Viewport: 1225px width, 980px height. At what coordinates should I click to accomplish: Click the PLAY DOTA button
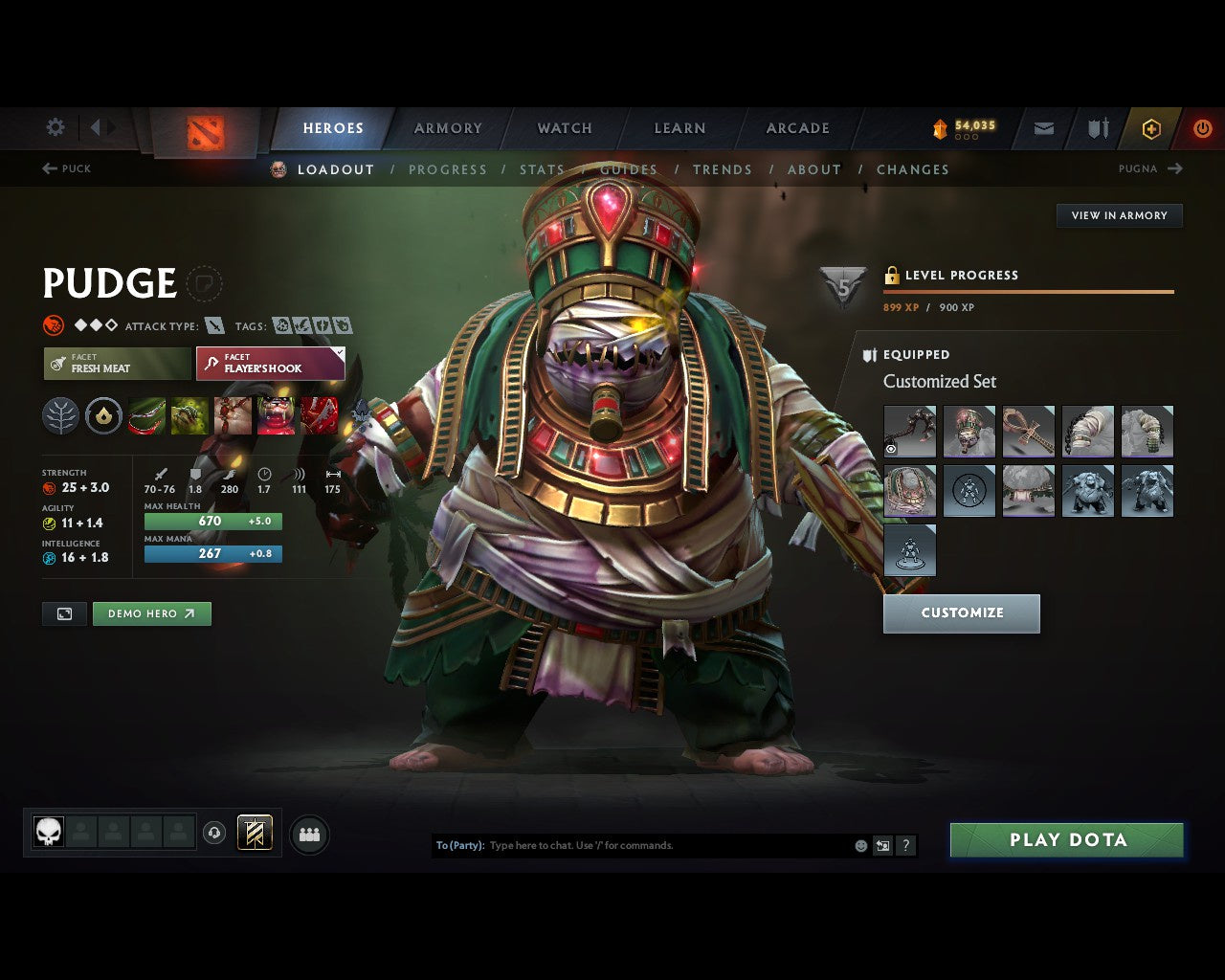[1066, 839]
